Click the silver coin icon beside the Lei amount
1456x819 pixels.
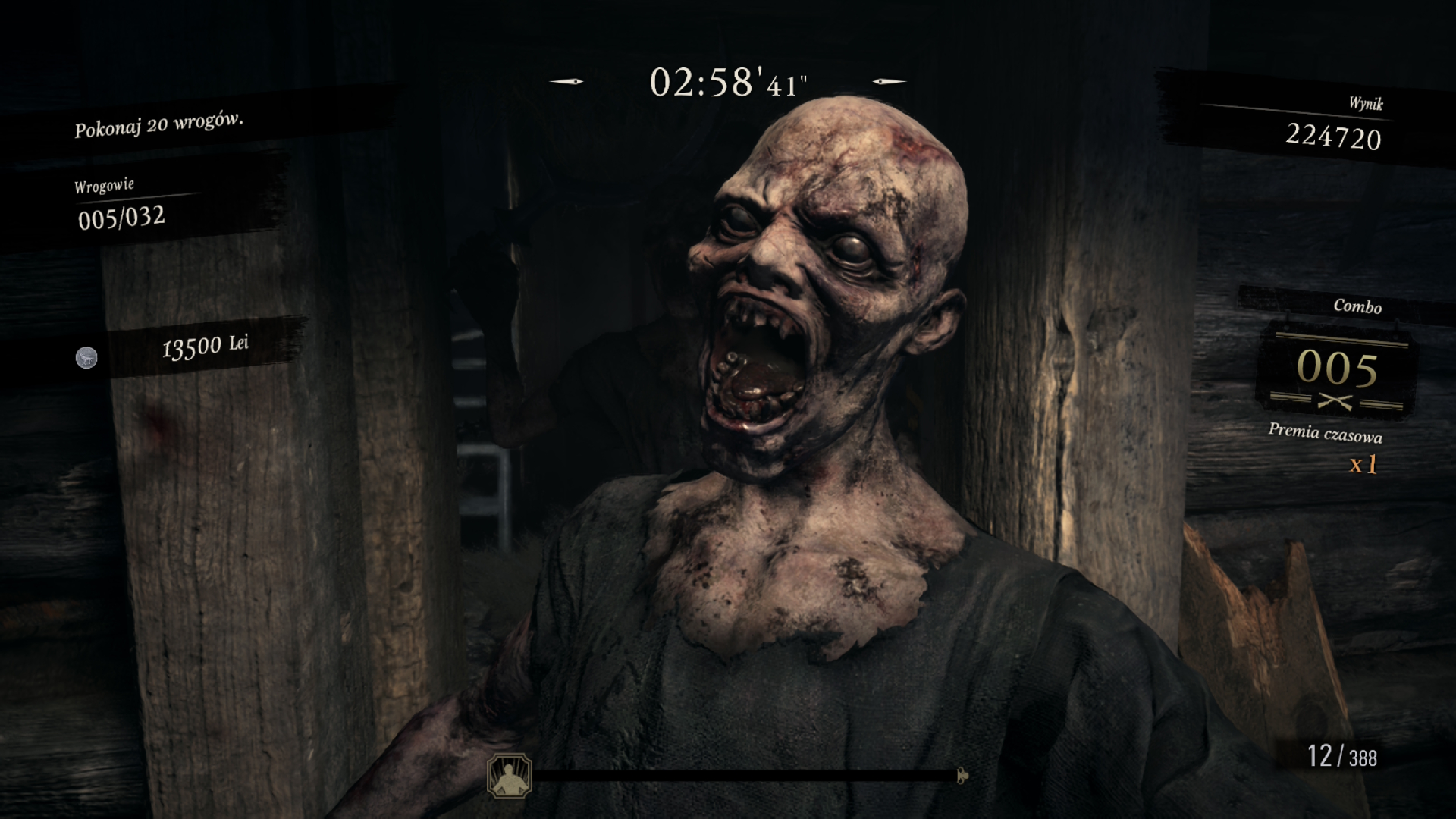coord(86,357)
